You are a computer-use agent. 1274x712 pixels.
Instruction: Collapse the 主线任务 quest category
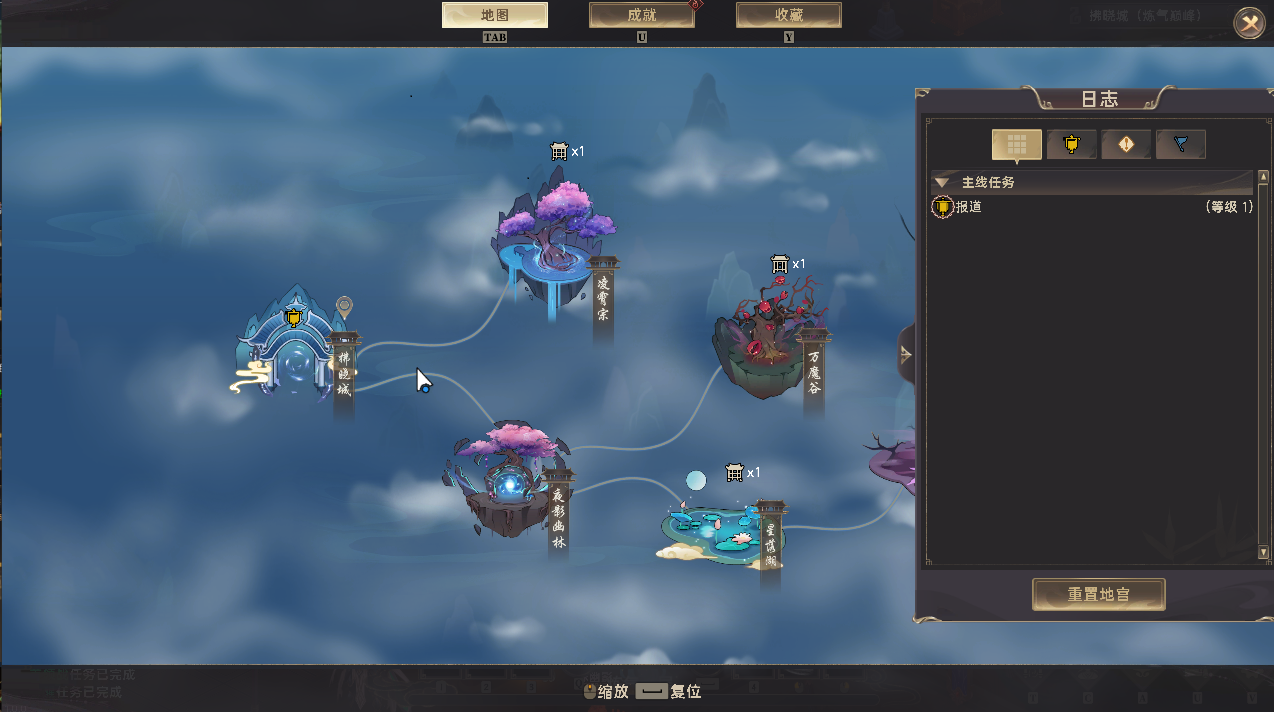point(941,183)
